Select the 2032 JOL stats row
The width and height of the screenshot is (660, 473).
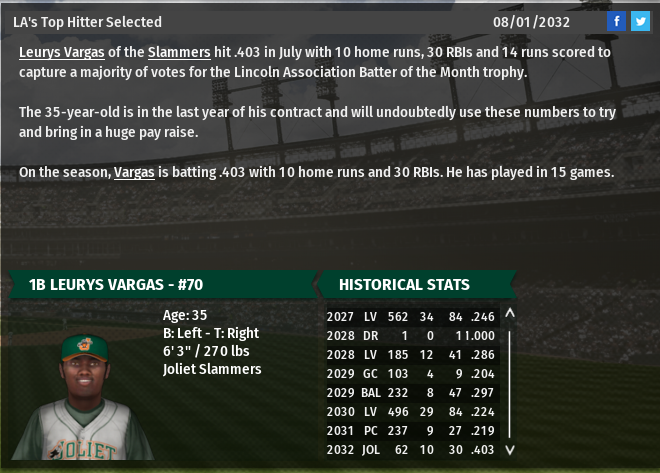tap(411, 450)
